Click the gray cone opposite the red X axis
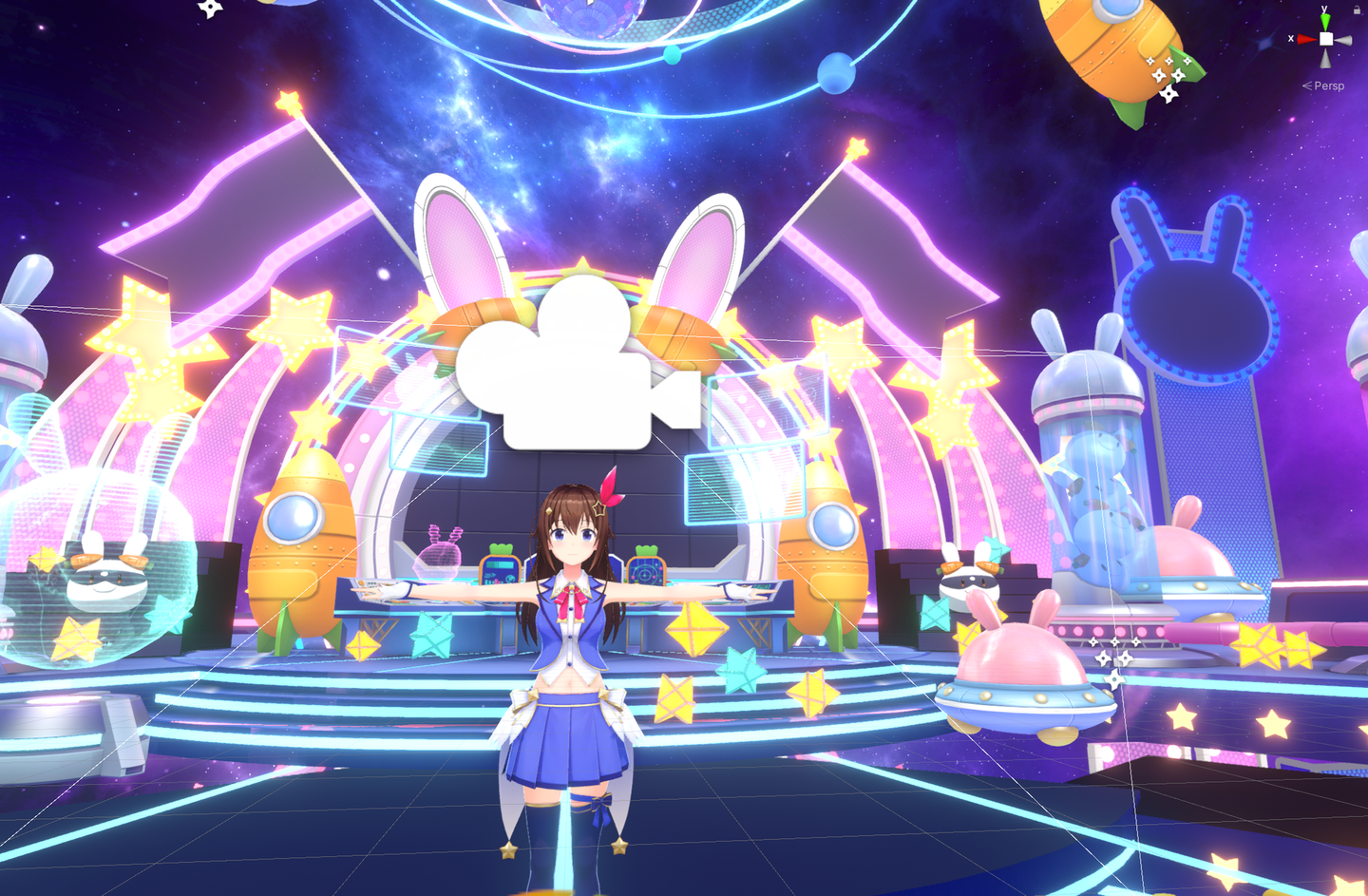 pyautogui.click(x=1343, y=40)
